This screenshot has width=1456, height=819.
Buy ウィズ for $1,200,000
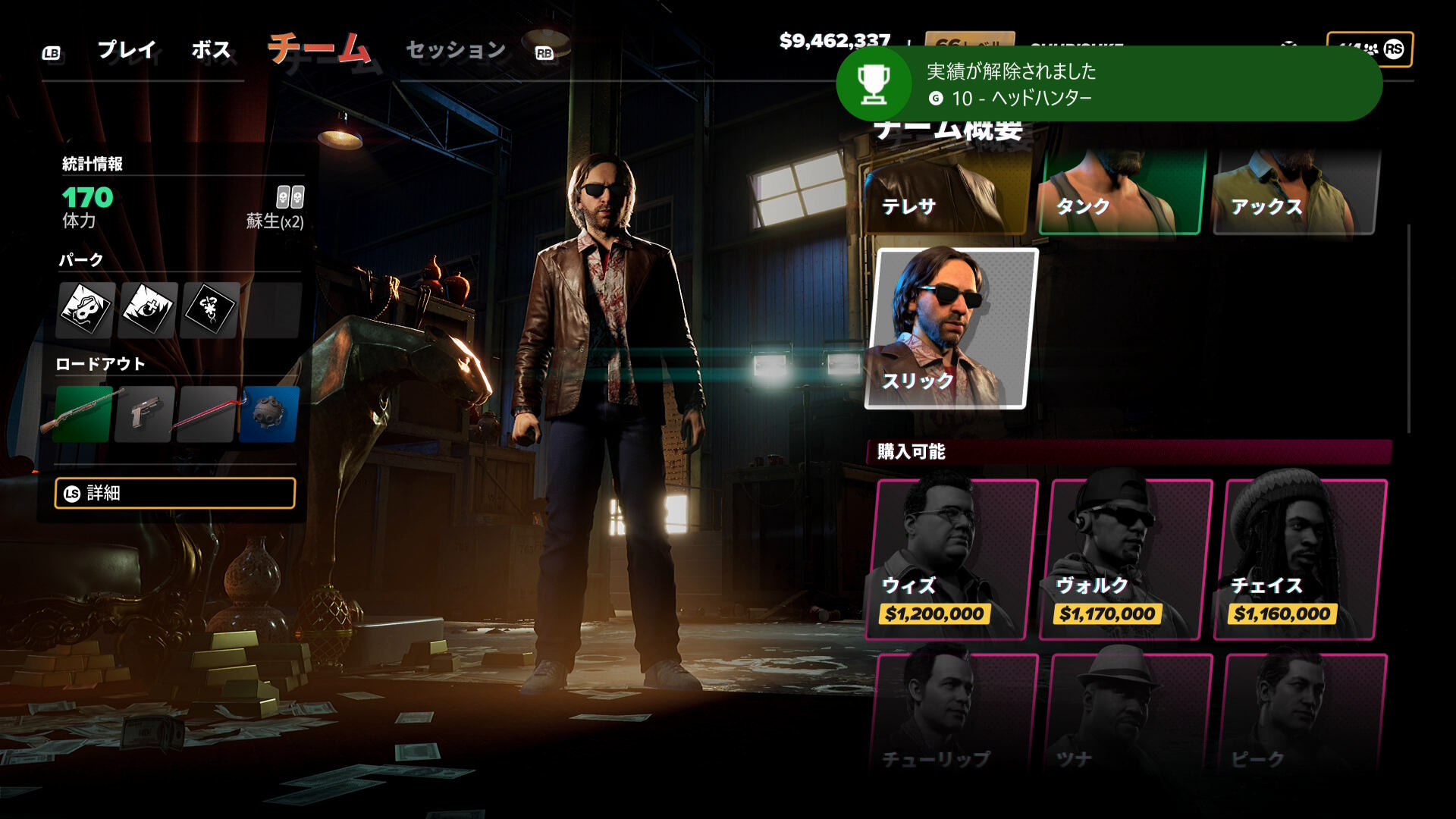952,560
